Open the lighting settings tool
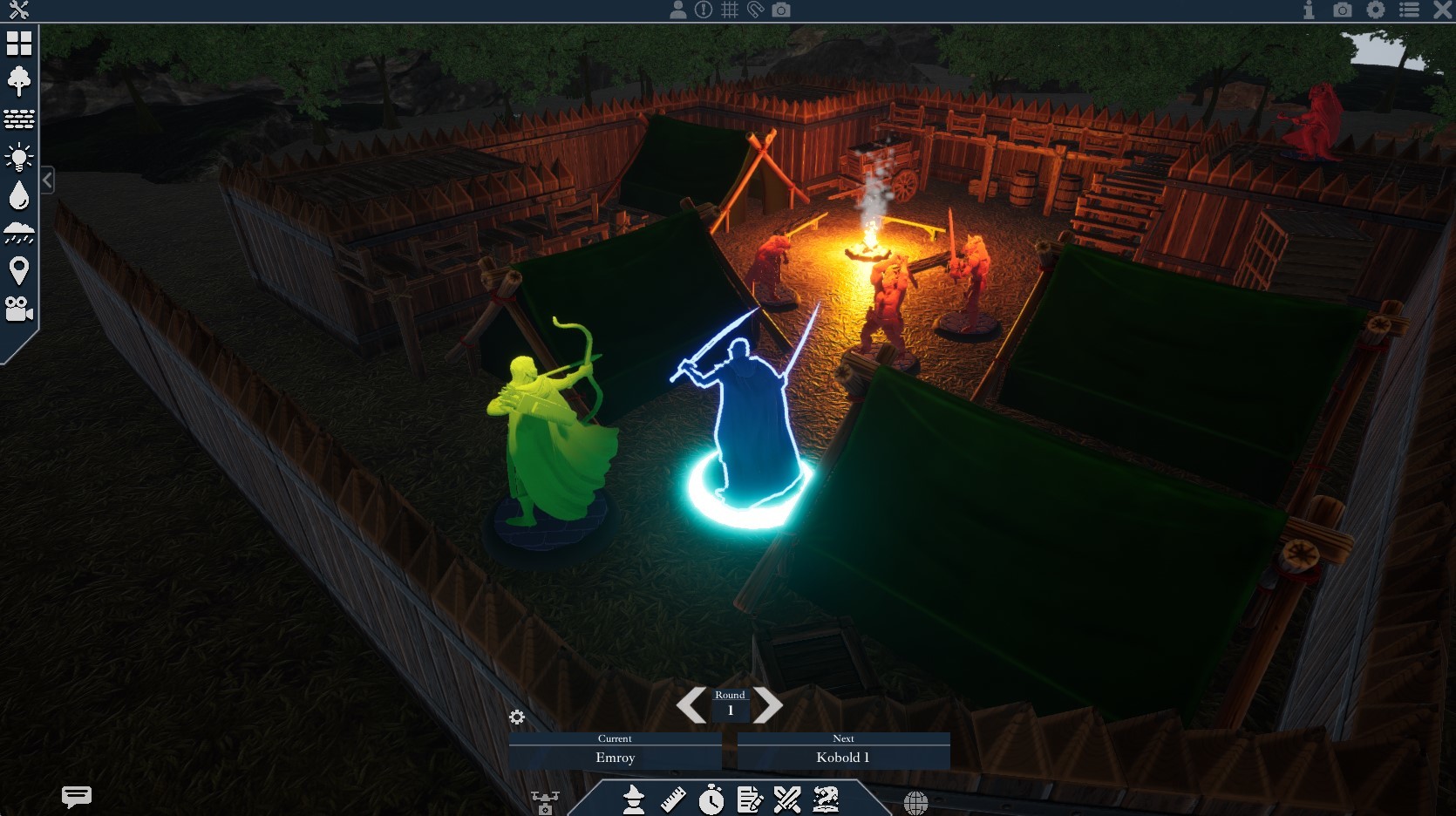Image resolution: width=1456 pixels, height=816 pixels. click(19, 158)
